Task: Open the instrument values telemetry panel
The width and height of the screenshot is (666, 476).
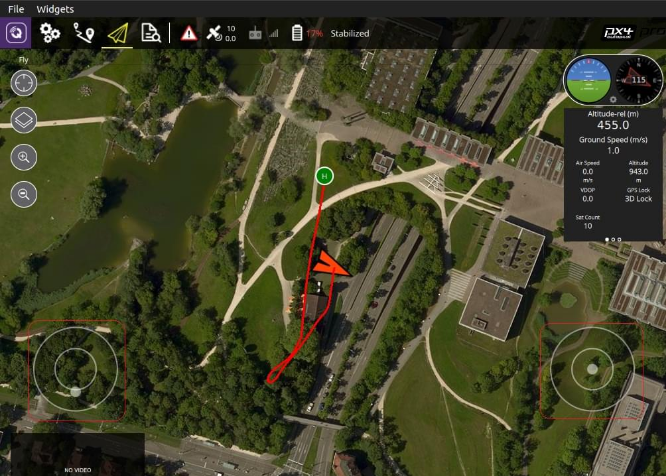Action: tap(613, 173)
